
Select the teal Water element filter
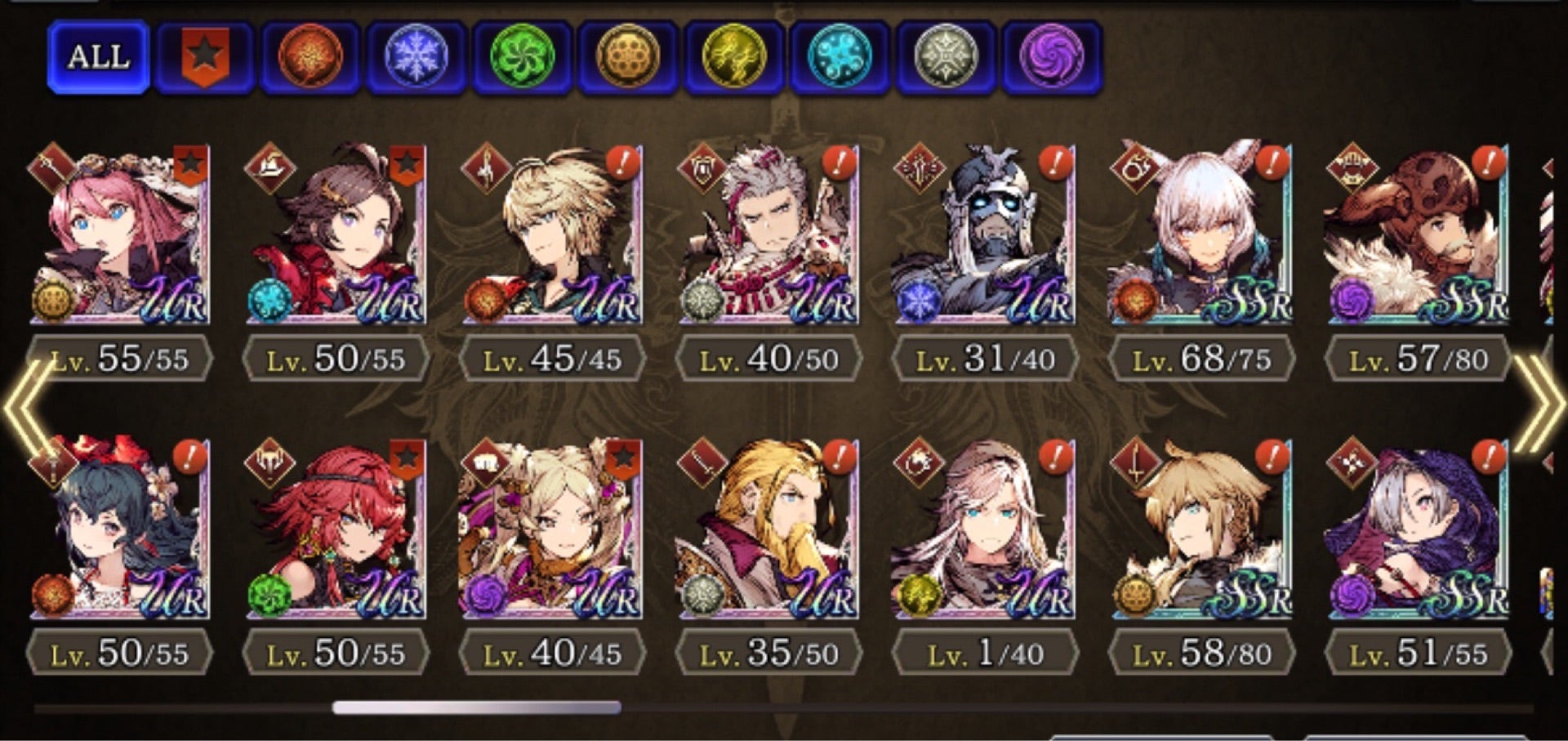point(840,57)
